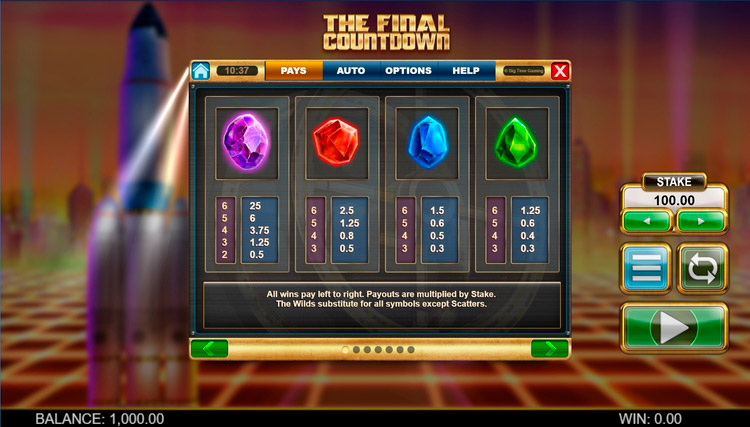Screen dimensions: 750x427
Task: Open the Auto tab
Action: point(350,71)
